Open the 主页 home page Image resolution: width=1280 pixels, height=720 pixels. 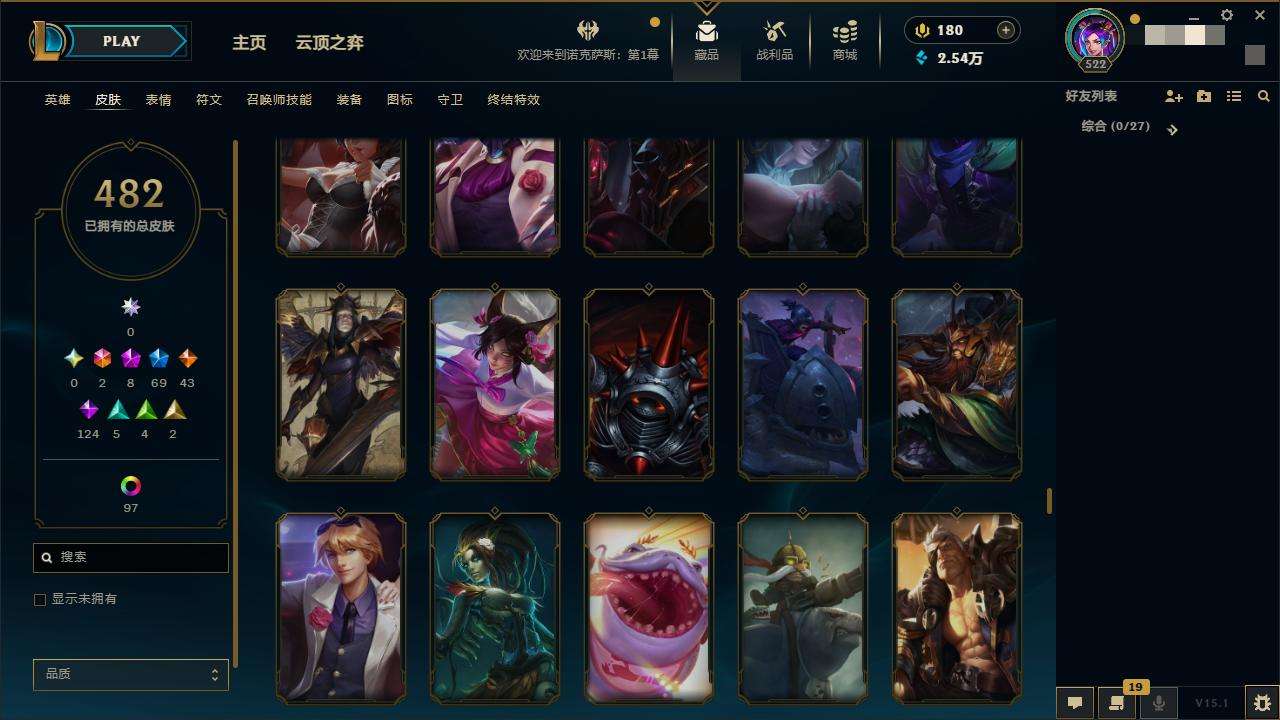pyautogui.click(x=249, y=43)
